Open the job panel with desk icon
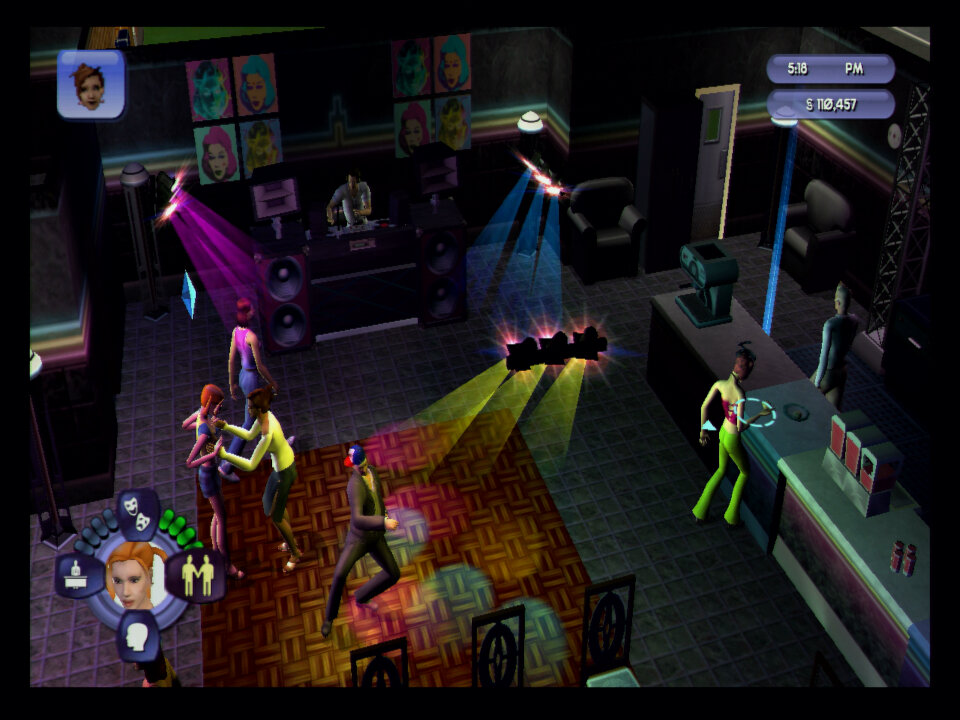Image resolution: width=960 pixels, height=720 pixels. (x=80, y=575)
